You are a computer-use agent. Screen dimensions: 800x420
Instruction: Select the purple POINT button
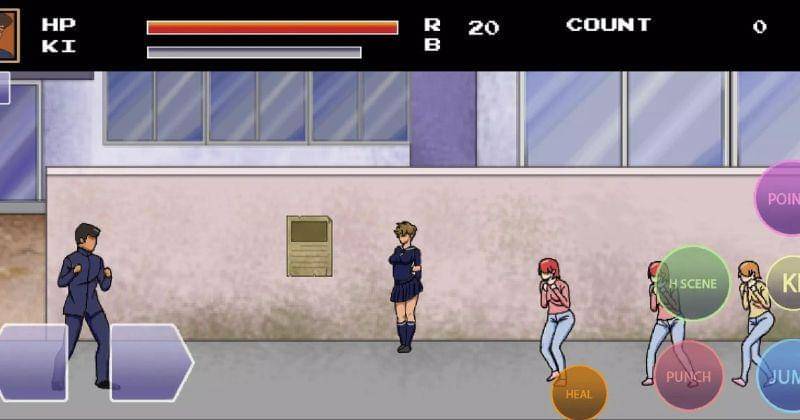click(x=780, y=199)
